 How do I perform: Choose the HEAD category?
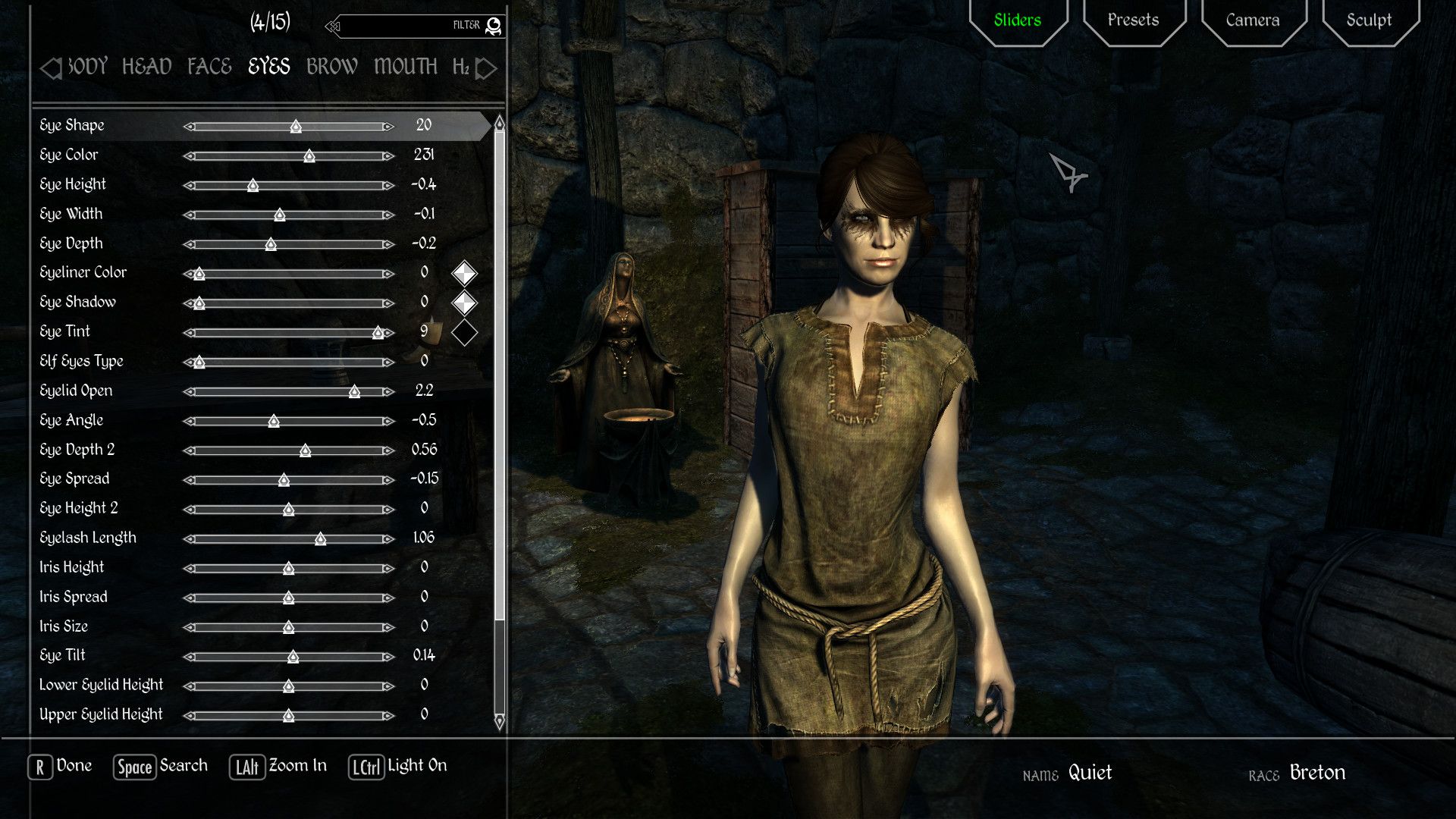click(146, 67)
